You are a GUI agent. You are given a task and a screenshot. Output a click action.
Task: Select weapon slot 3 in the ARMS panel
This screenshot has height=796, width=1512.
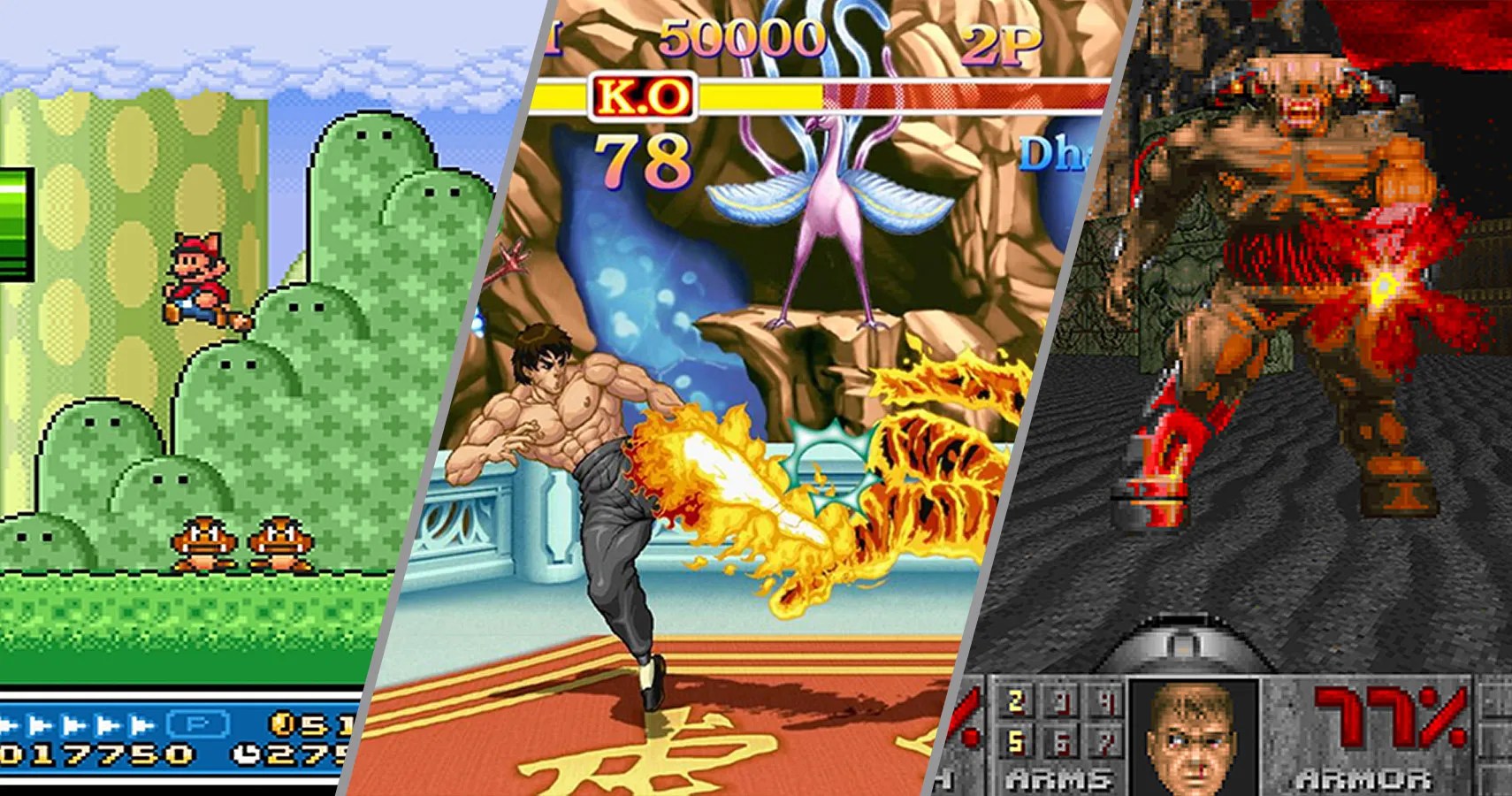[1060, 702]
